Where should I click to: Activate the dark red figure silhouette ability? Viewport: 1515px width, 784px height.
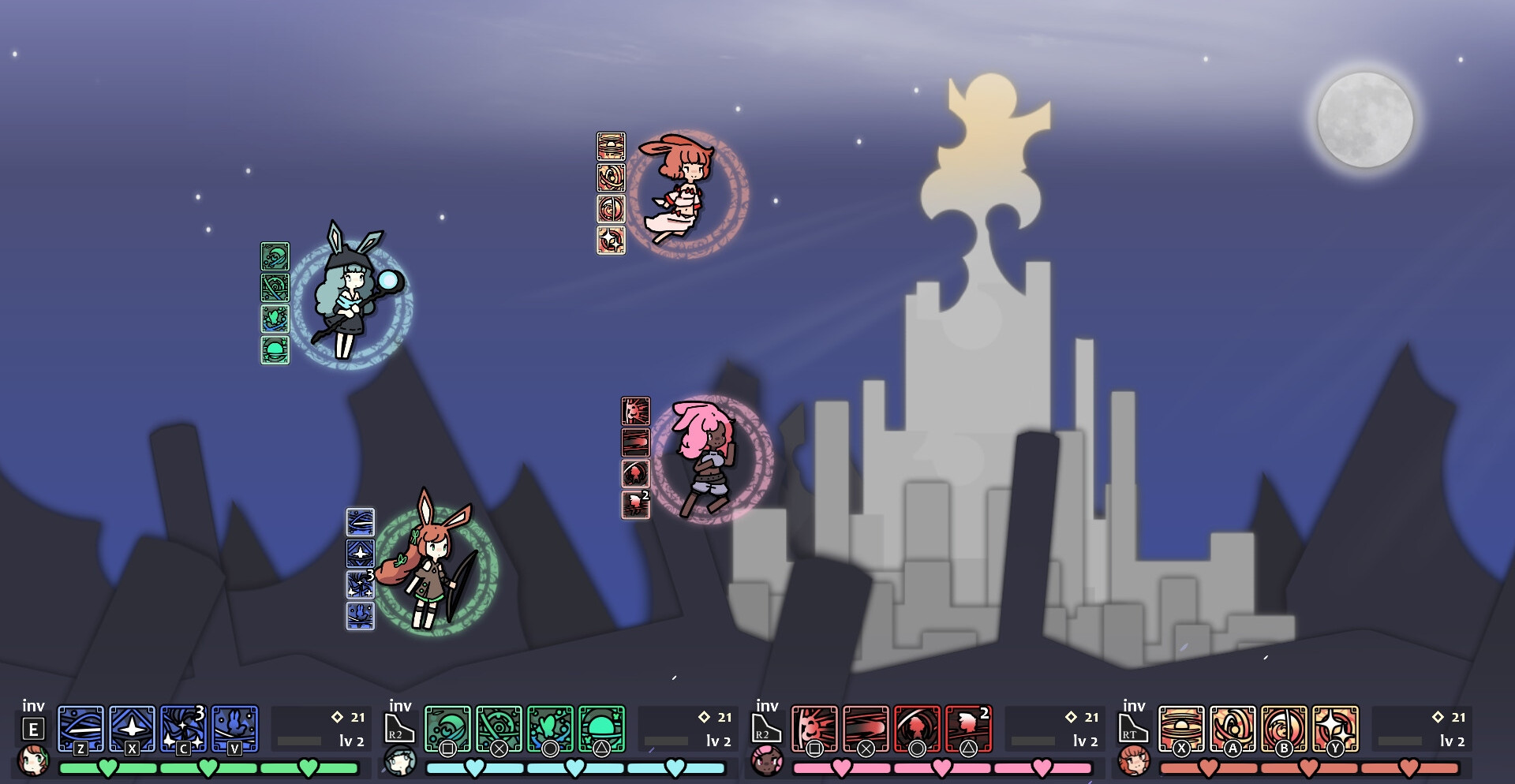[917, 727]
